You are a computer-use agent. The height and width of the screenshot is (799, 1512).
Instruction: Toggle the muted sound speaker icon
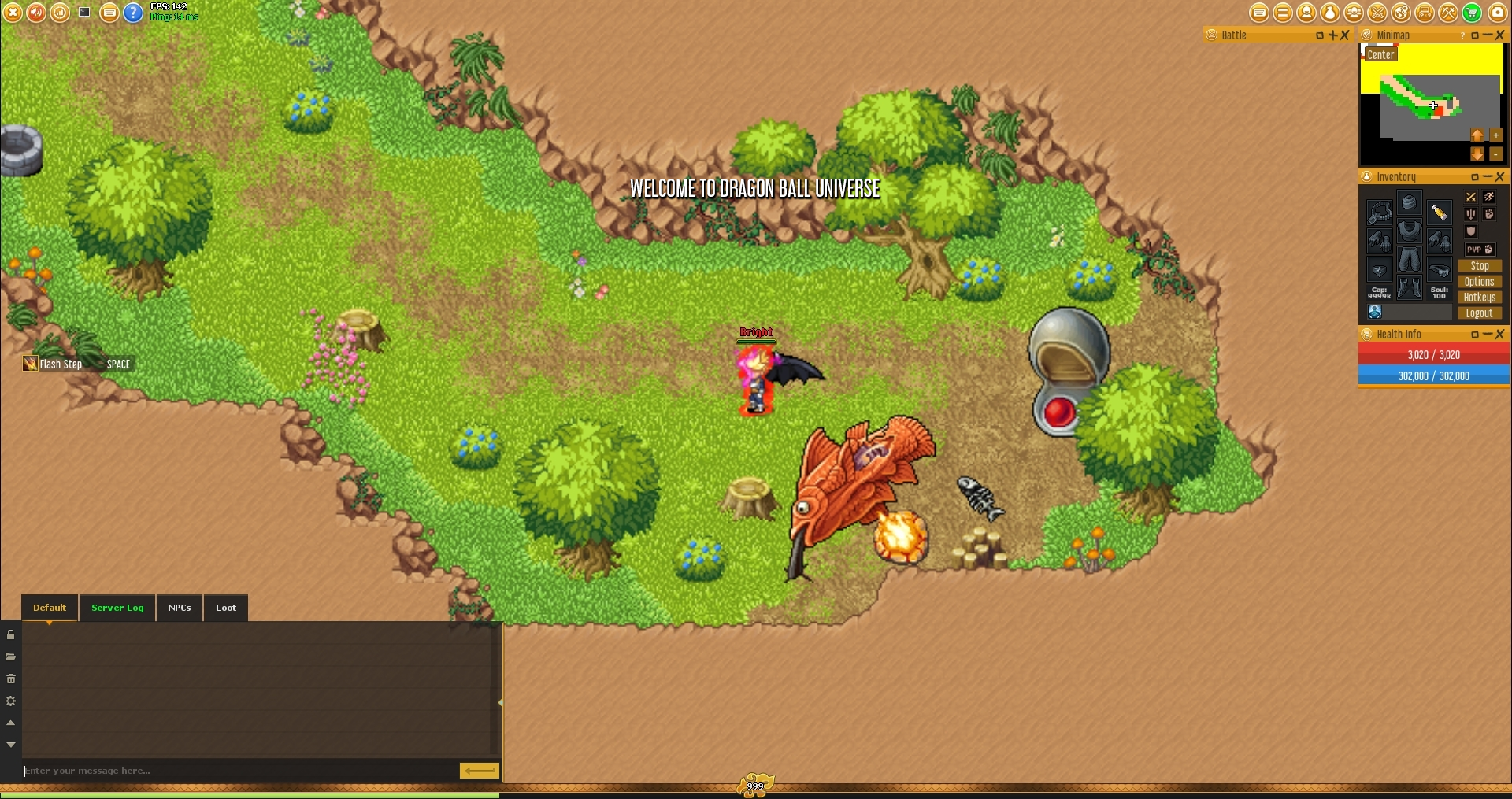36,13
